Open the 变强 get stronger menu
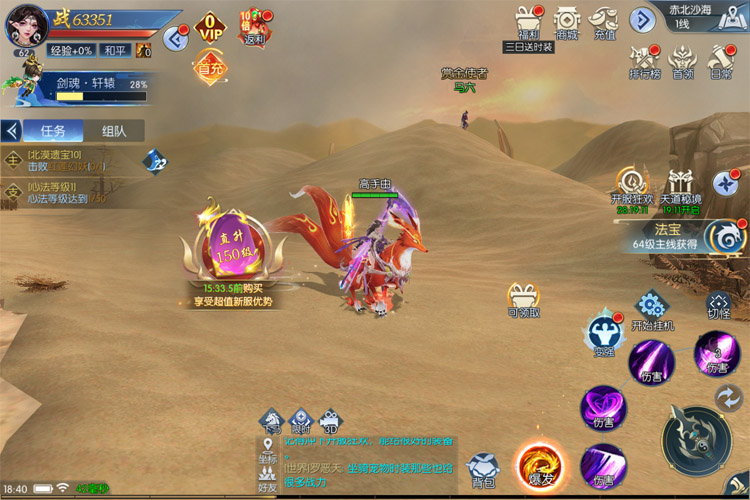This screenshot has height=500, width=750. coord(604,337)
